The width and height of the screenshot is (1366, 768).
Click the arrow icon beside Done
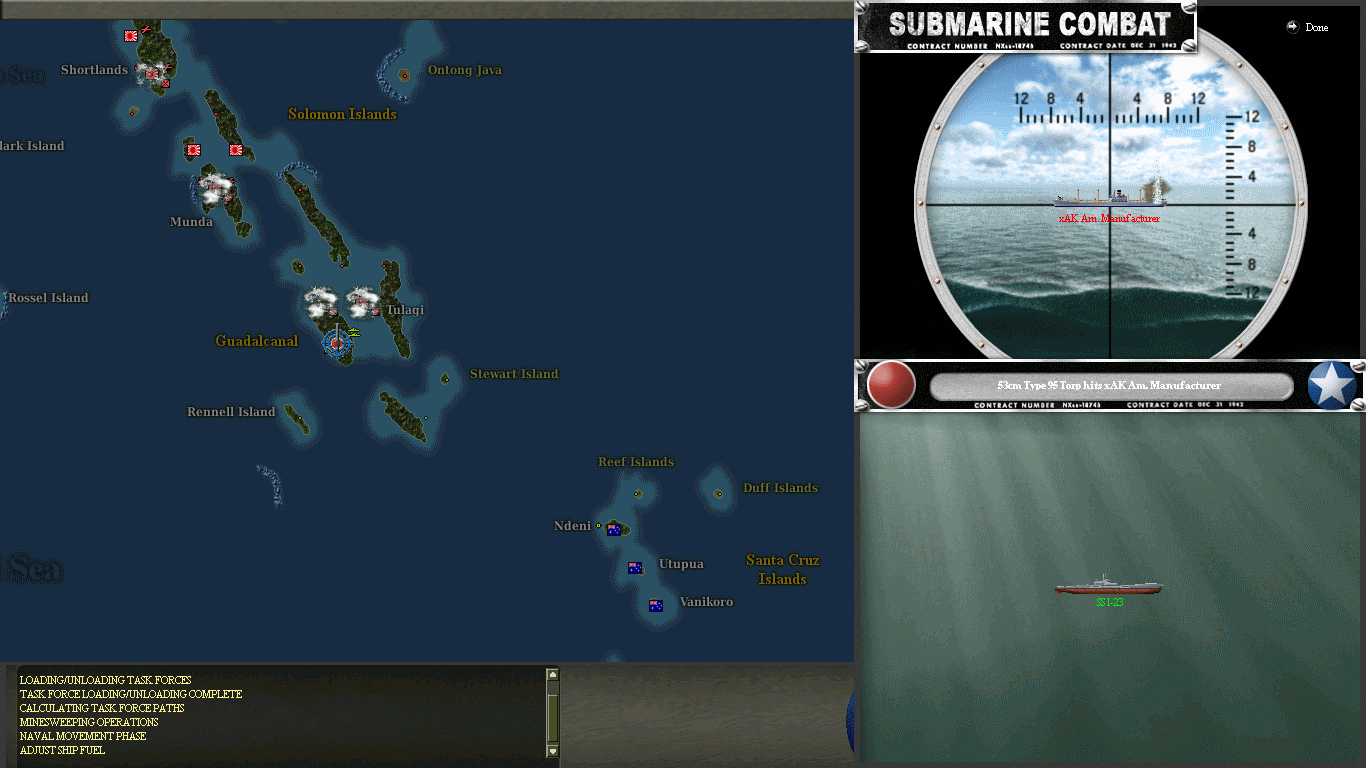click(x=1291, y=27)
